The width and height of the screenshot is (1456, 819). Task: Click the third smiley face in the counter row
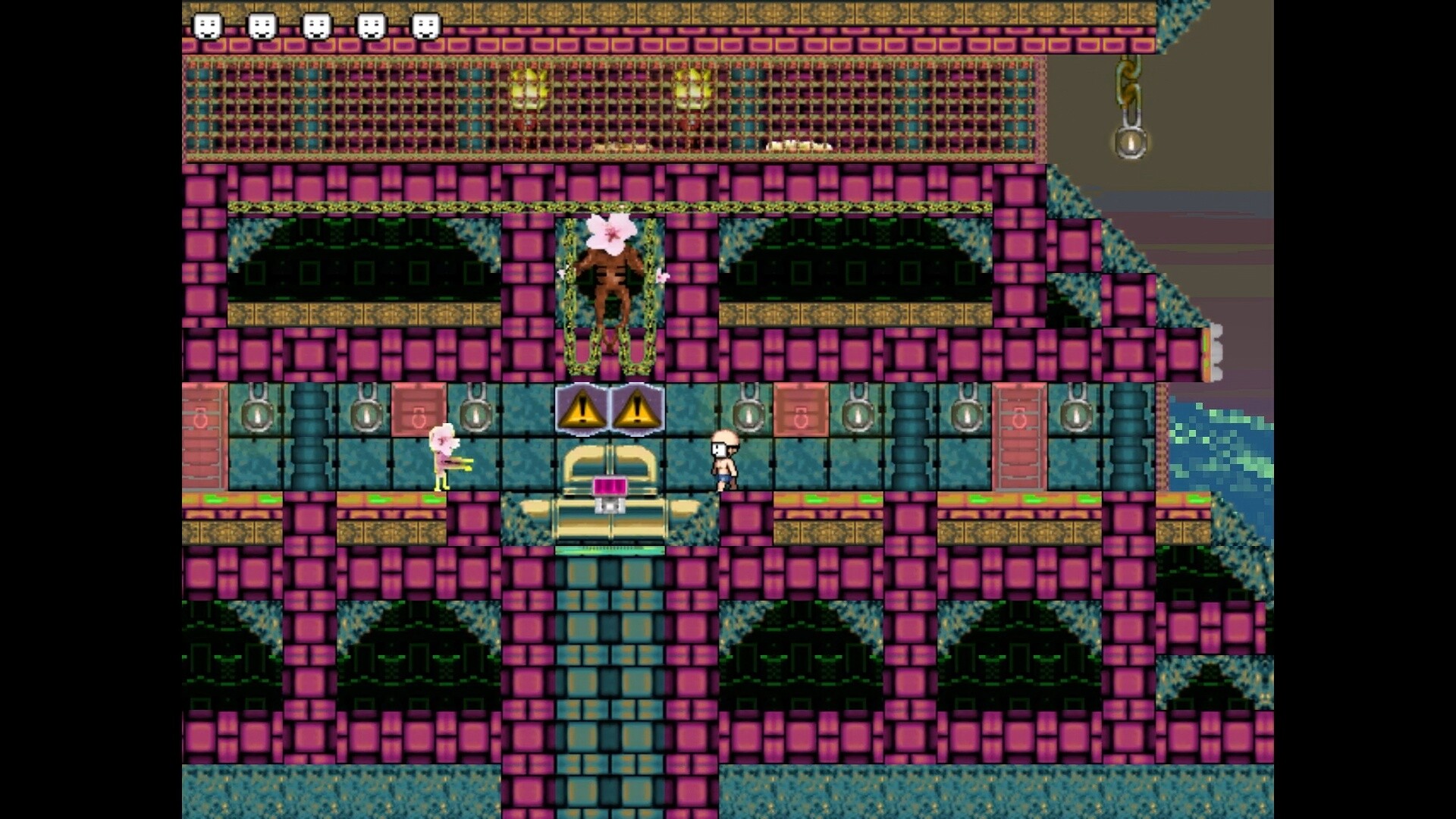[x=315, y=24]
